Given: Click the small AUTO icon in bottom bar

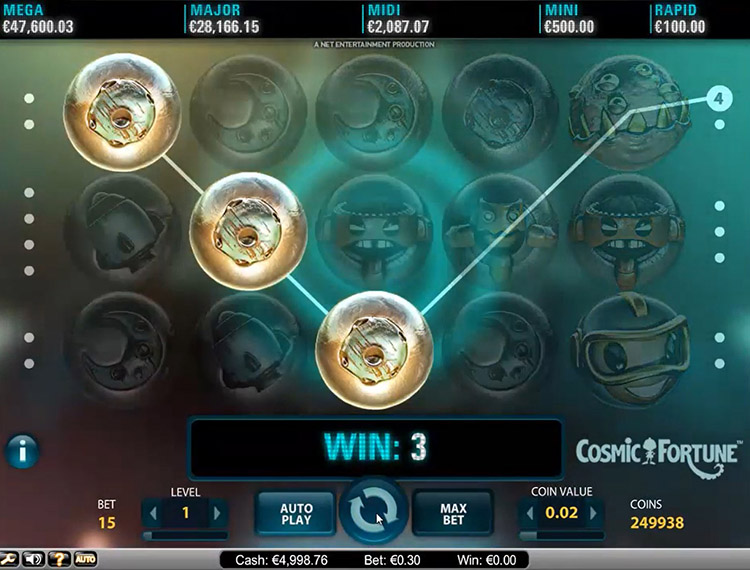Looking at the screenshot, I should pyautogui.click(x=86, y=559).
